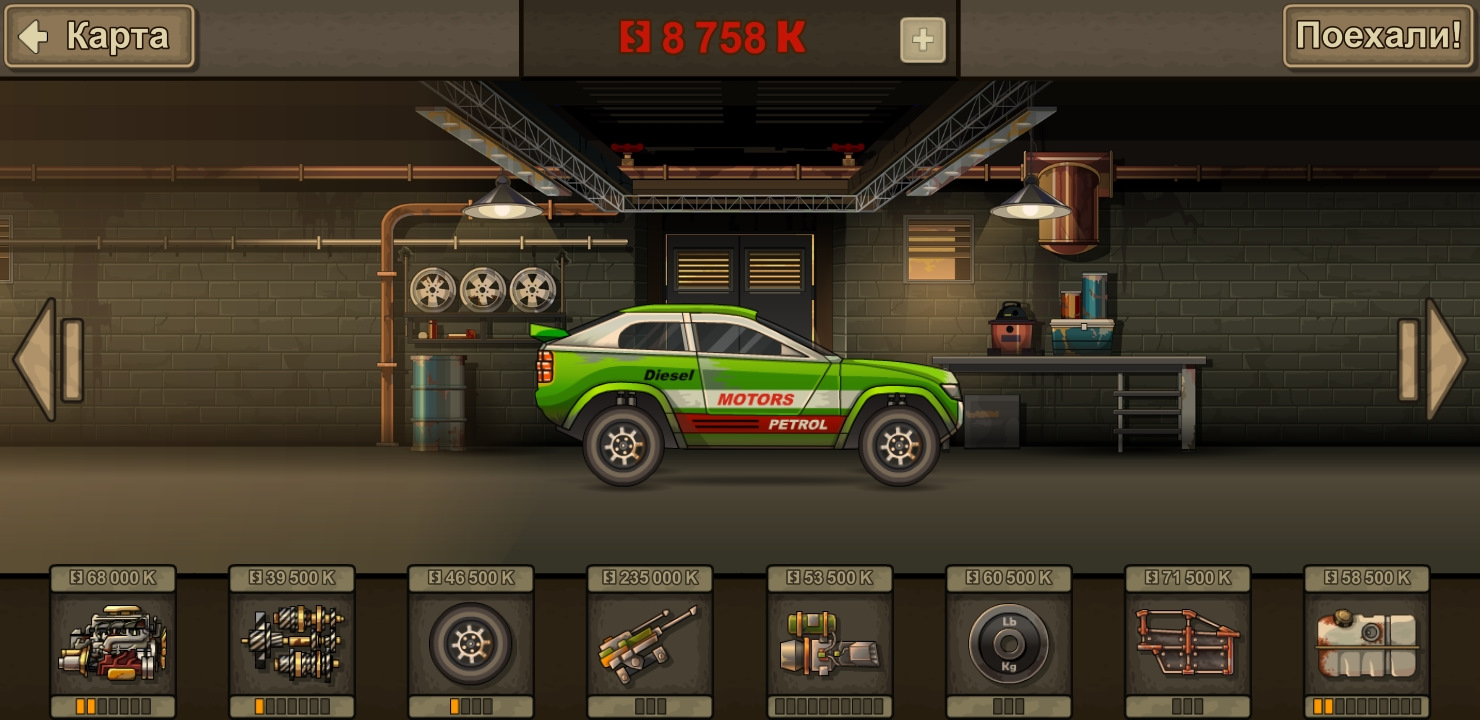
Task: Purchase the wheel upgrade for 46 500 K
Action: (471, 642)
